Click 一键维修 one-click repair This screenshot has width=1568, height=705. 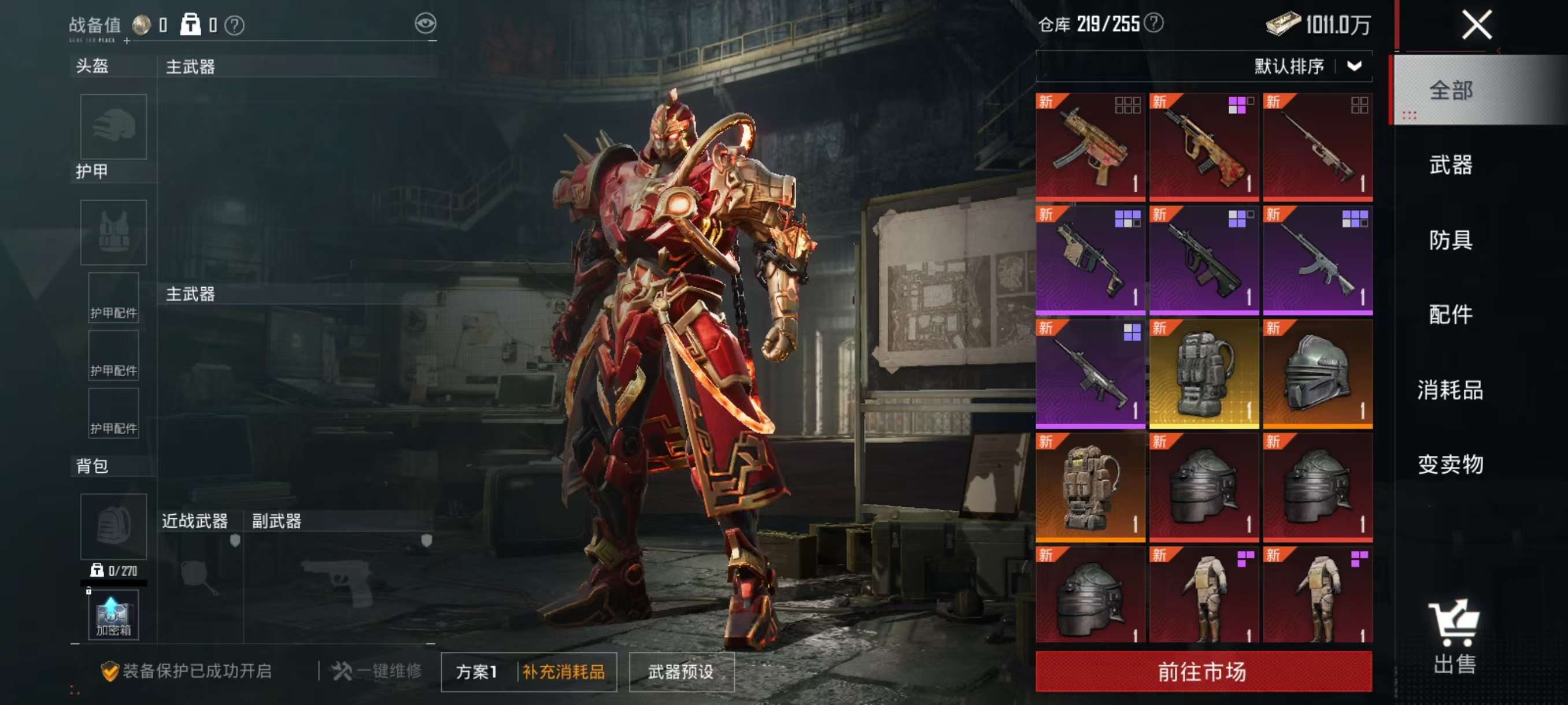pyautogui.click(x=376, y=671)
